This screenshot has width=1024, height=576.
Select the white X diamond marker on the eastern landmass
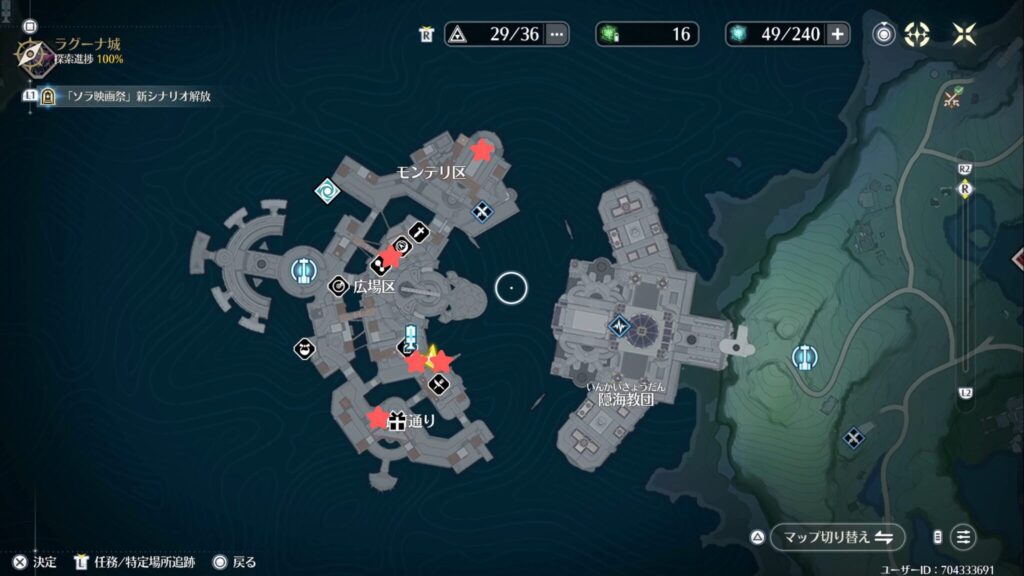[853, 437]
